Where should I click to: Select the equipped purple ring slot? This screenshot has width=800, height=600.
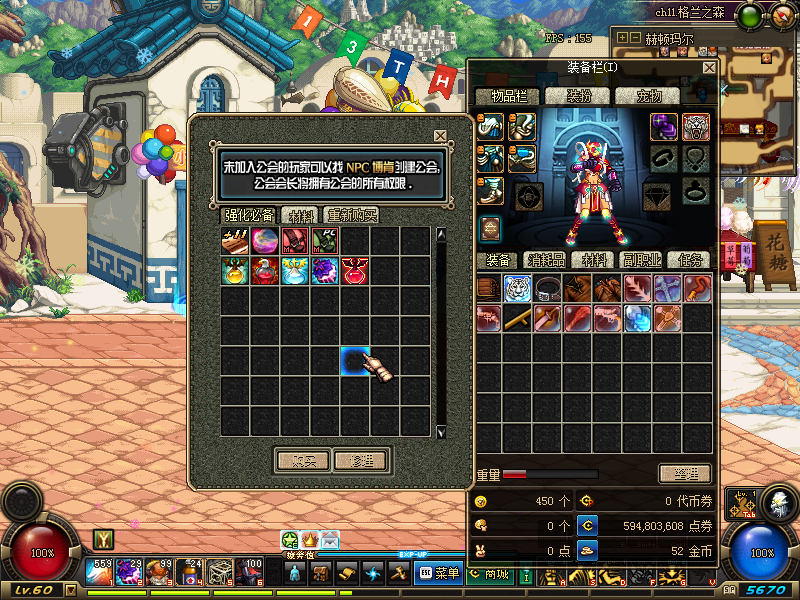(x=665, y=126)
